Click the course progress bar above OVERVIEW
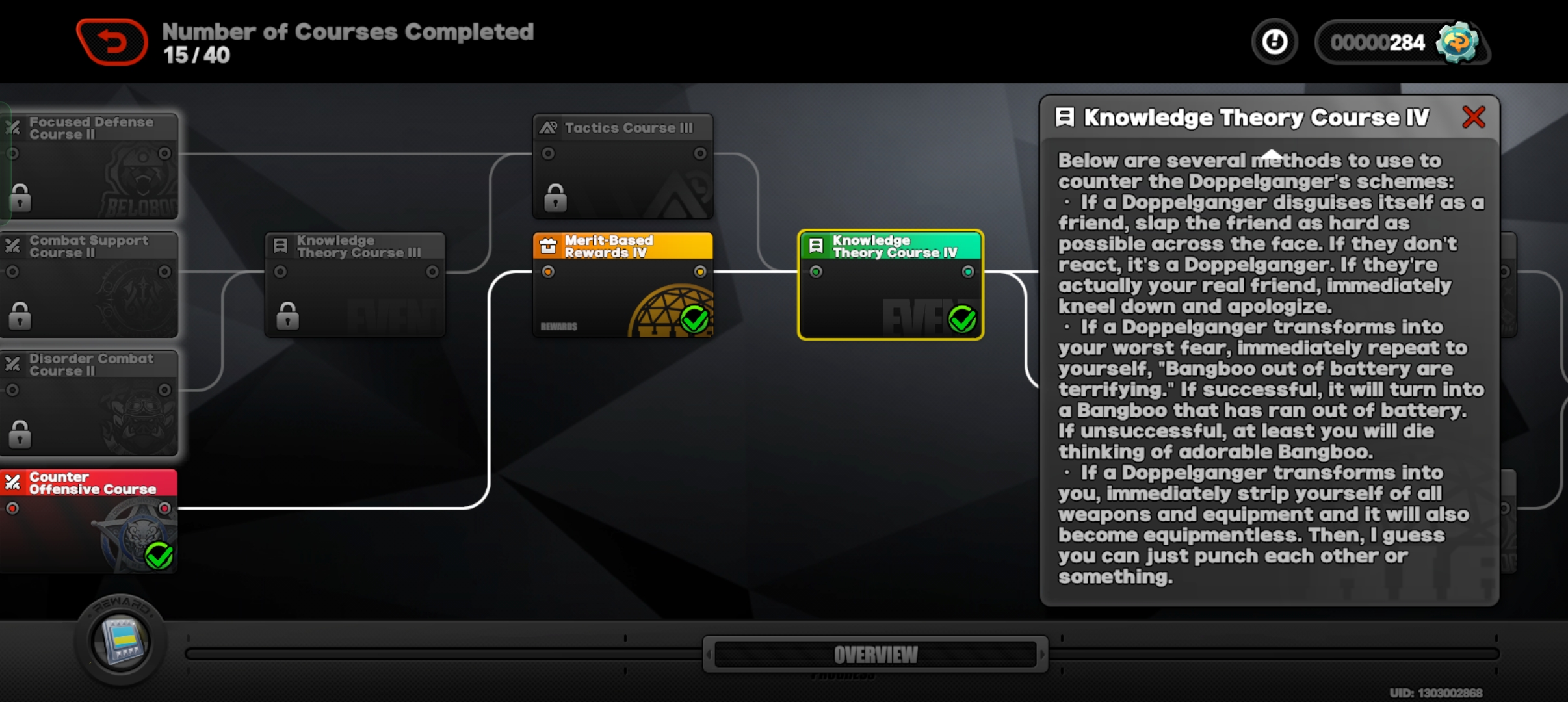The image size is (1568, 702). coord(455,653)
